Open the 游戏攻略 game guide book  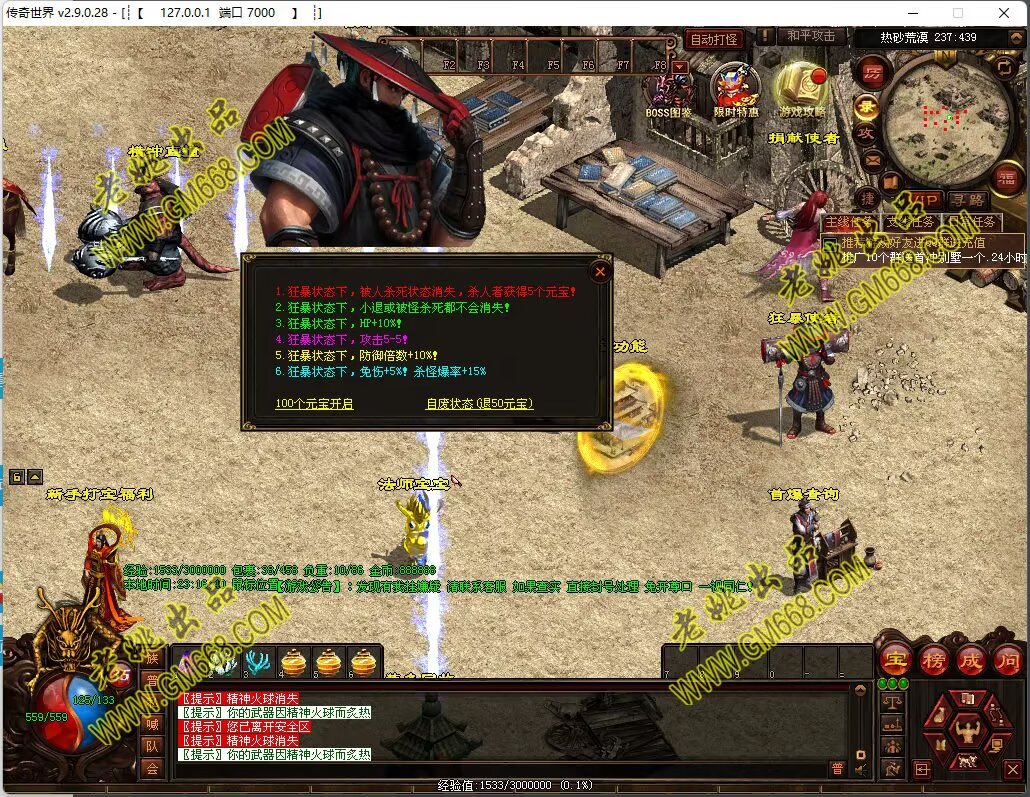[x=803, y=88]
